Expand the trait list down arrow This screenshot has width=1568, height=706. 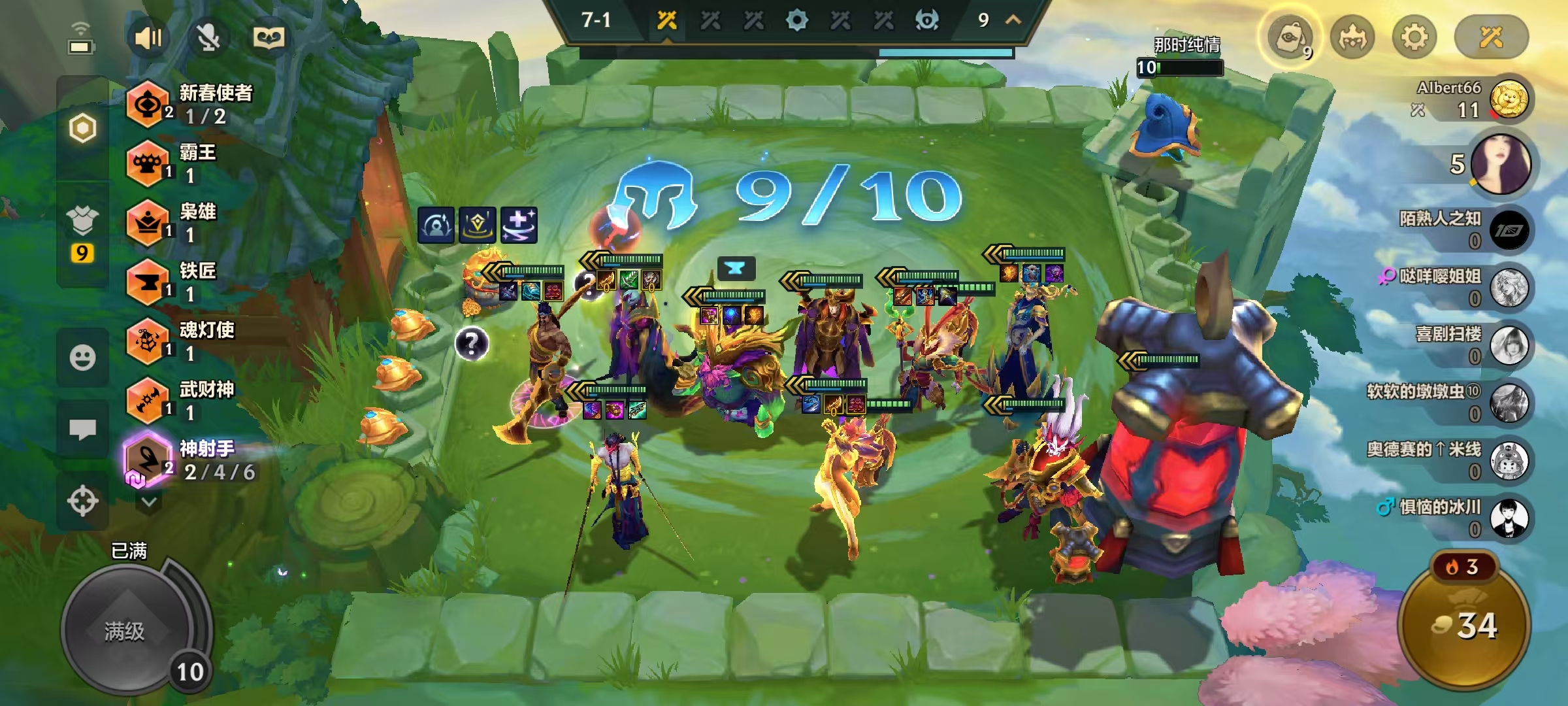pos(149,502)
